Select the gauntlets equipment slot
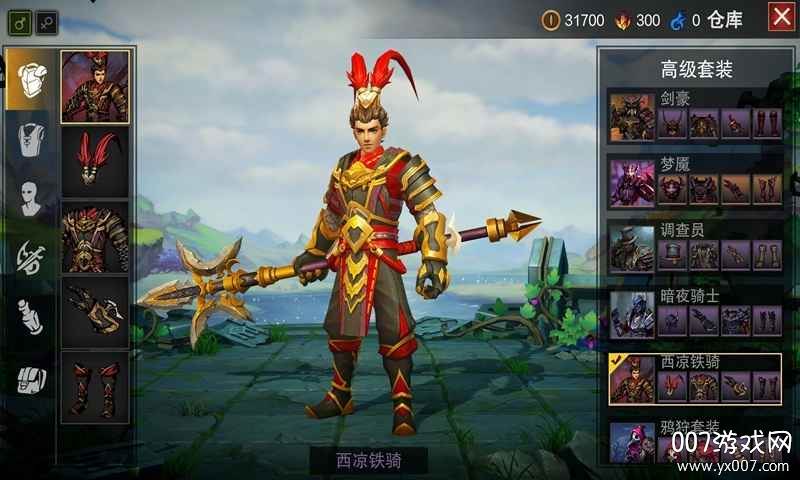Screen dimensions: 800x480 point(95,312)
